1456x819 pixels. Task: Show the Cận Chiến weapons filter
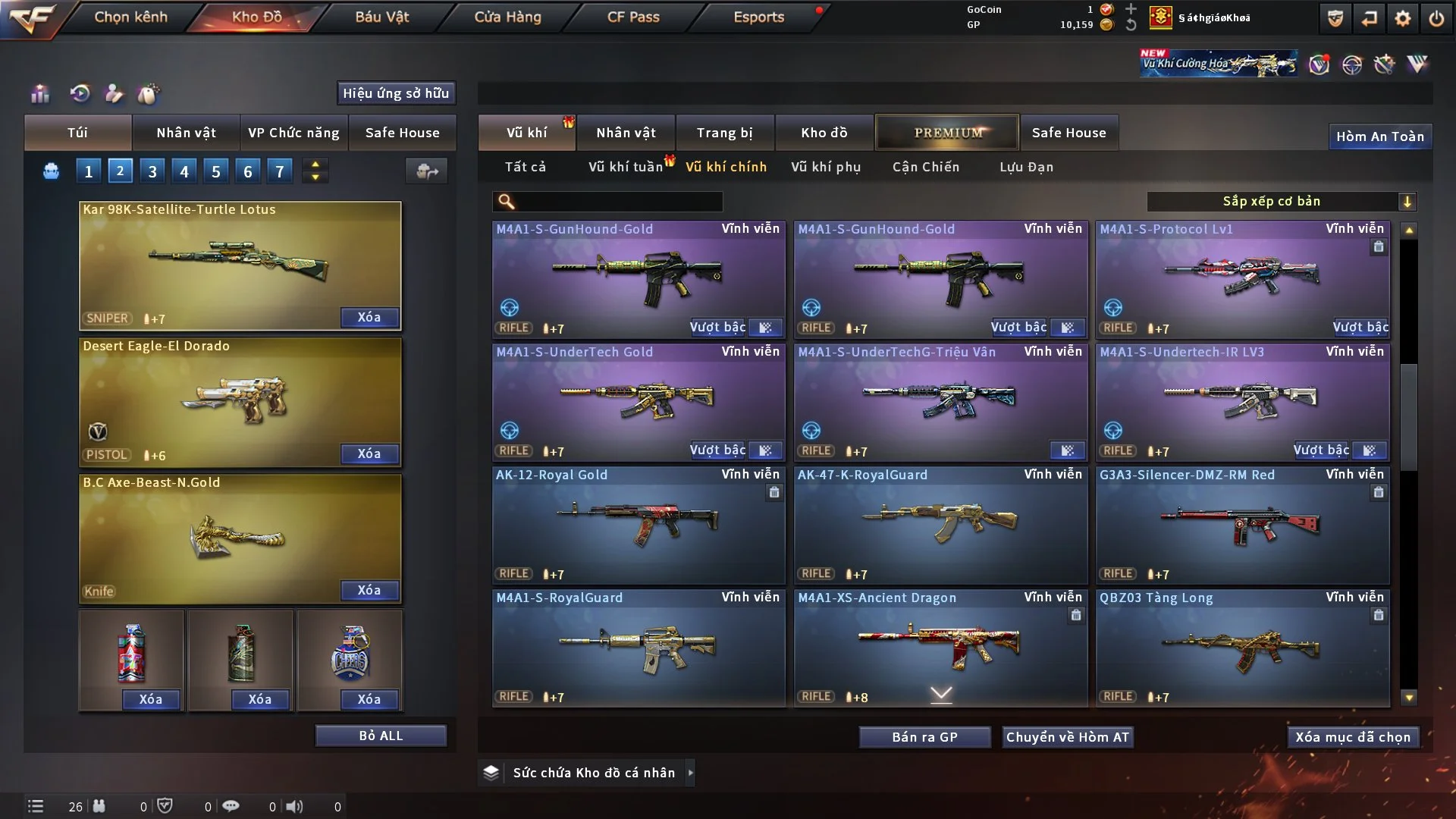tap(925, 167)
